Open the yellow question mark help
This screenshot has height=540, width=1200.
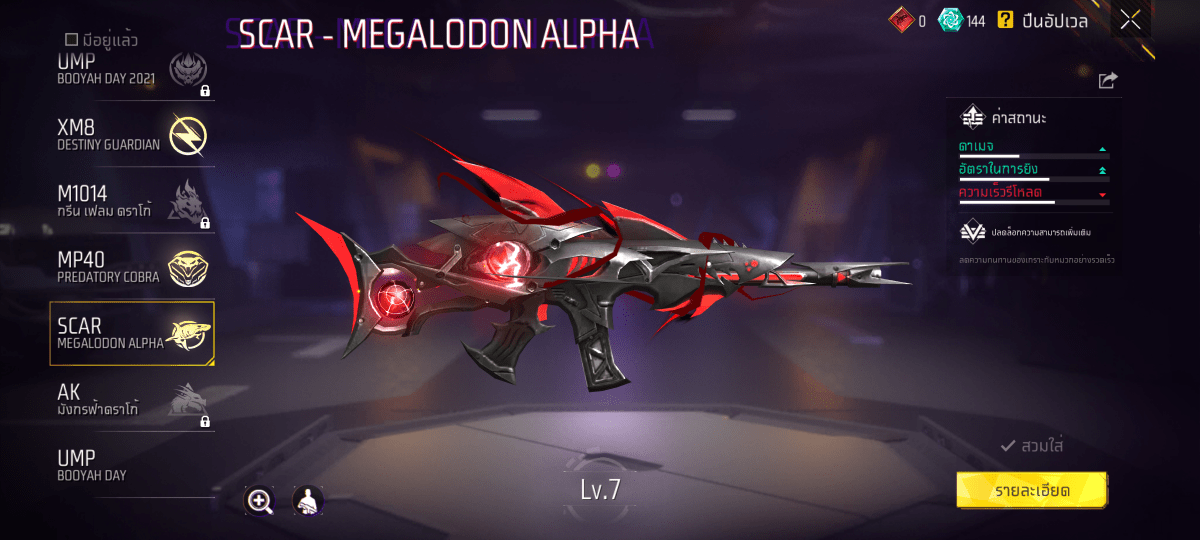tap(1005, 20)
